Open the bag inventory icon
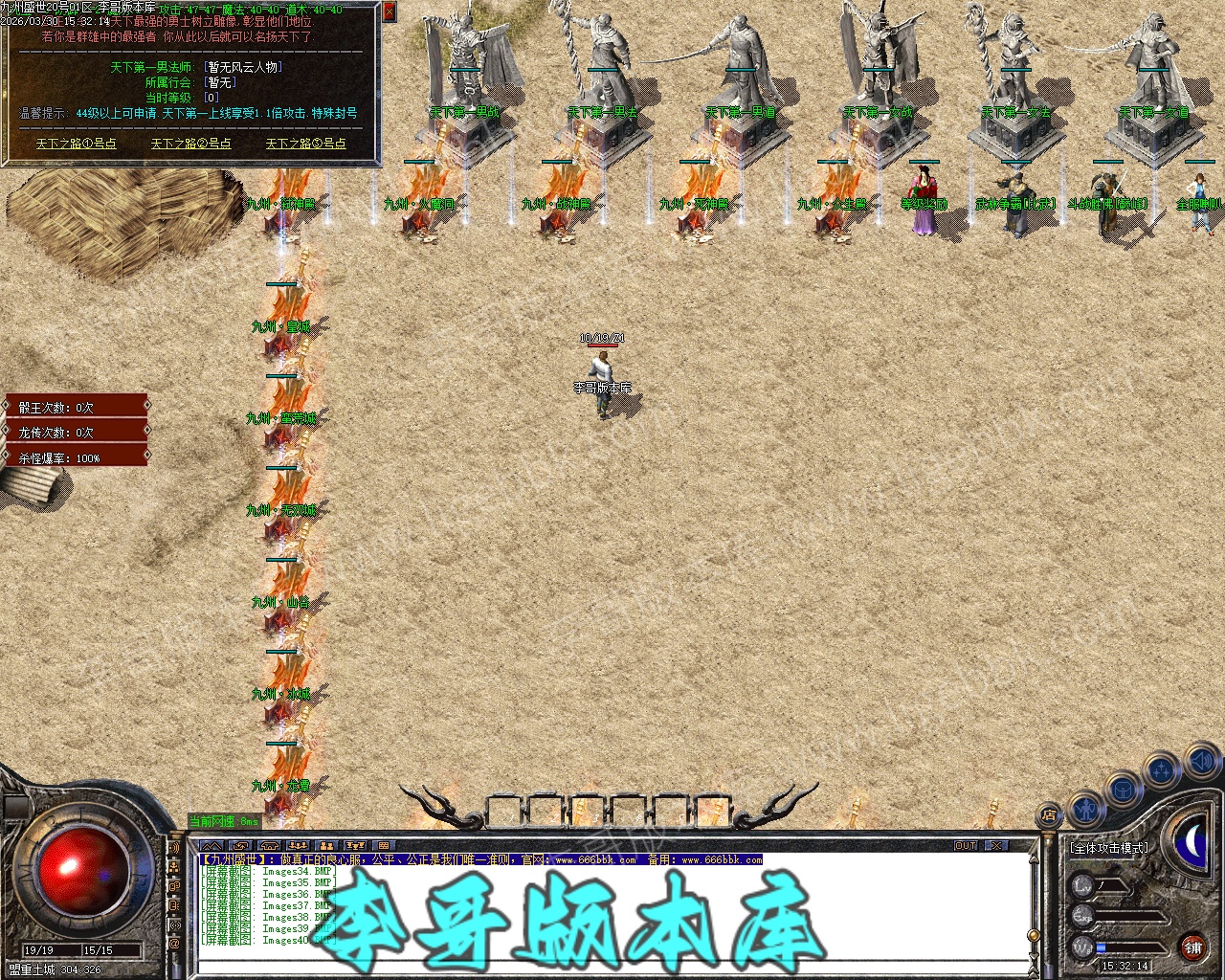This screenshot has width=1225, height=980. (x=1124, y=790)
